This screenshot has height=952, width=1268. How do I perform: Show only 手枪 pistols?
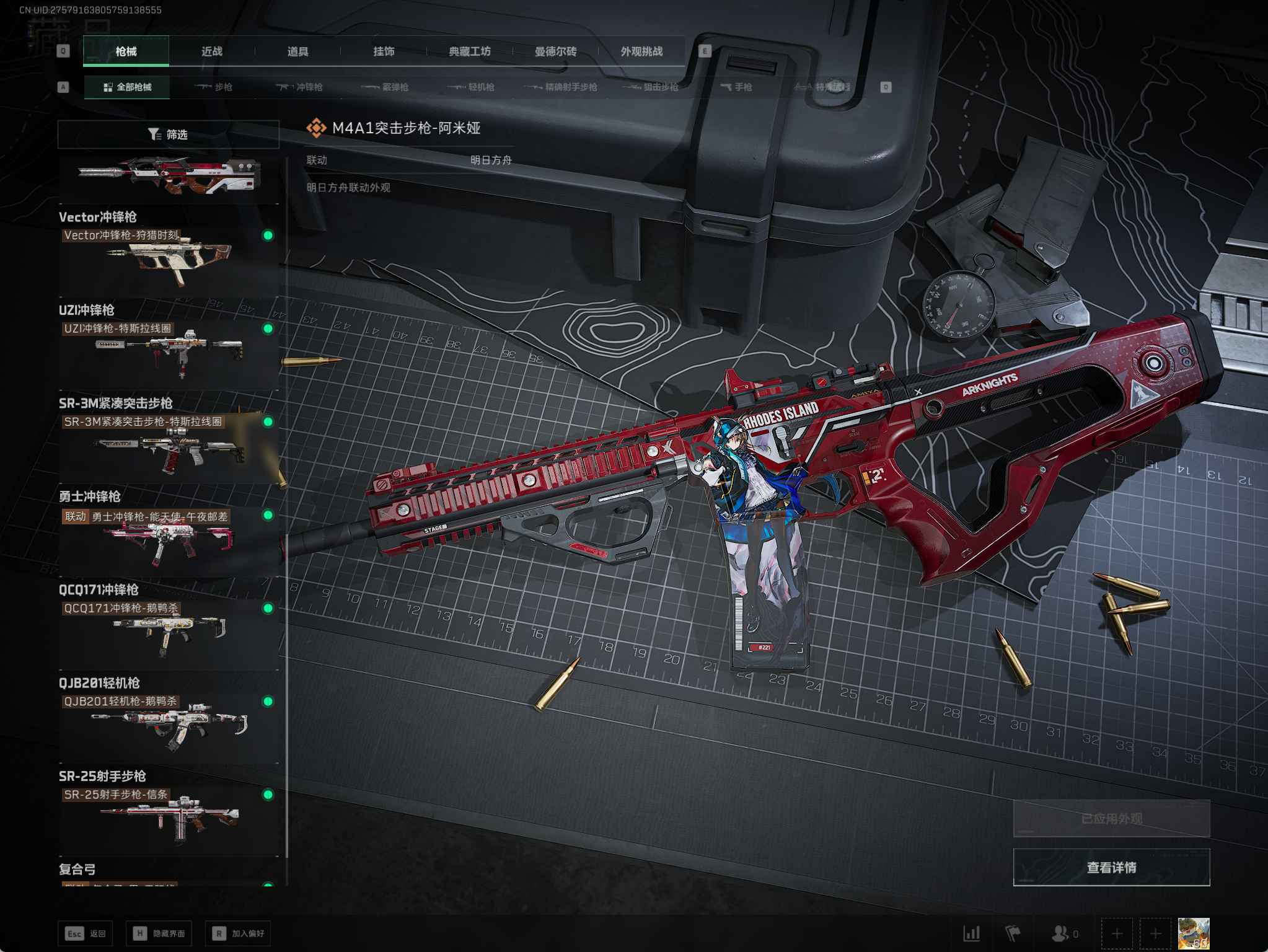[x=736, y=87]
